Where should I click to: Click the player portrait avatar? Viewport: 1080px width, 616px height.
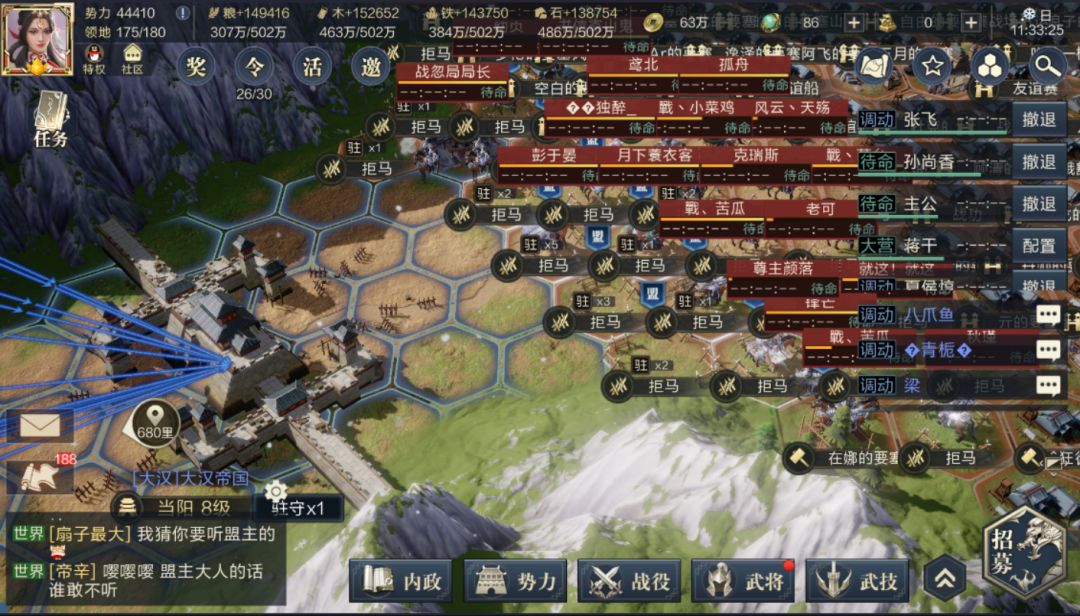[37, 38]
